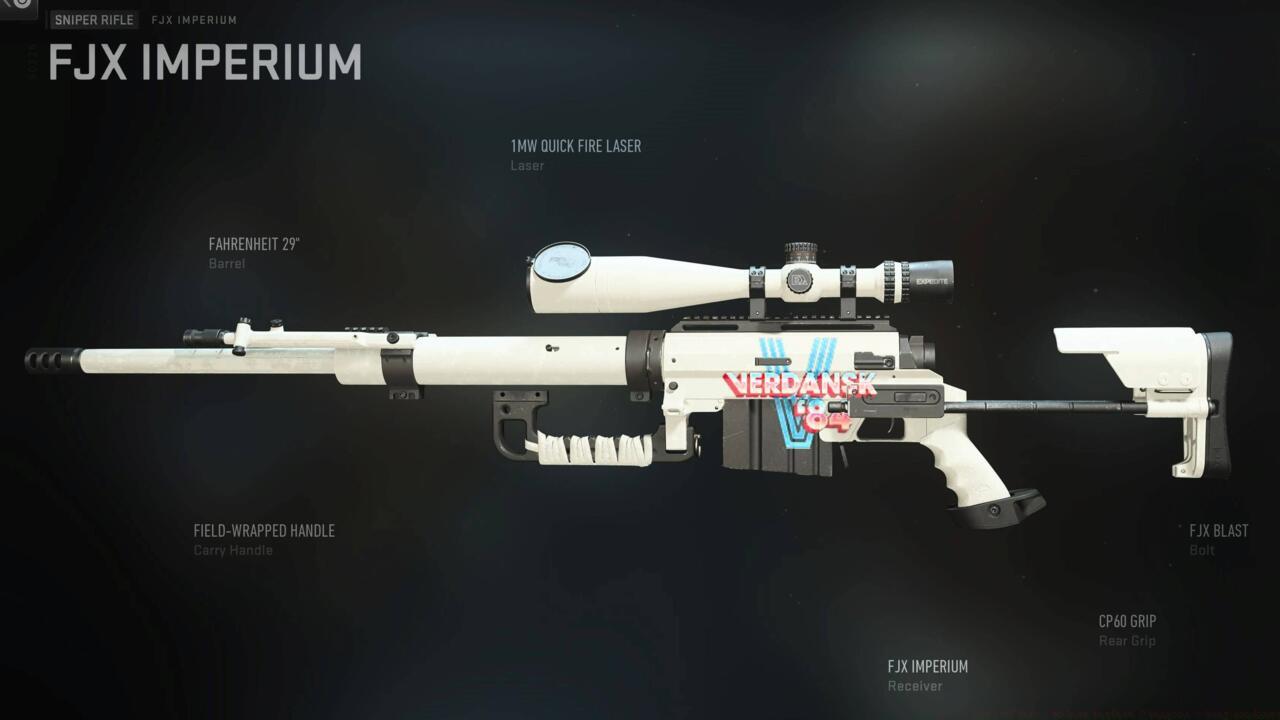Click the Barrel sublabel under Fahrenheit 29"
This screenshot has height=720, width=1280.
coord(228,263)
